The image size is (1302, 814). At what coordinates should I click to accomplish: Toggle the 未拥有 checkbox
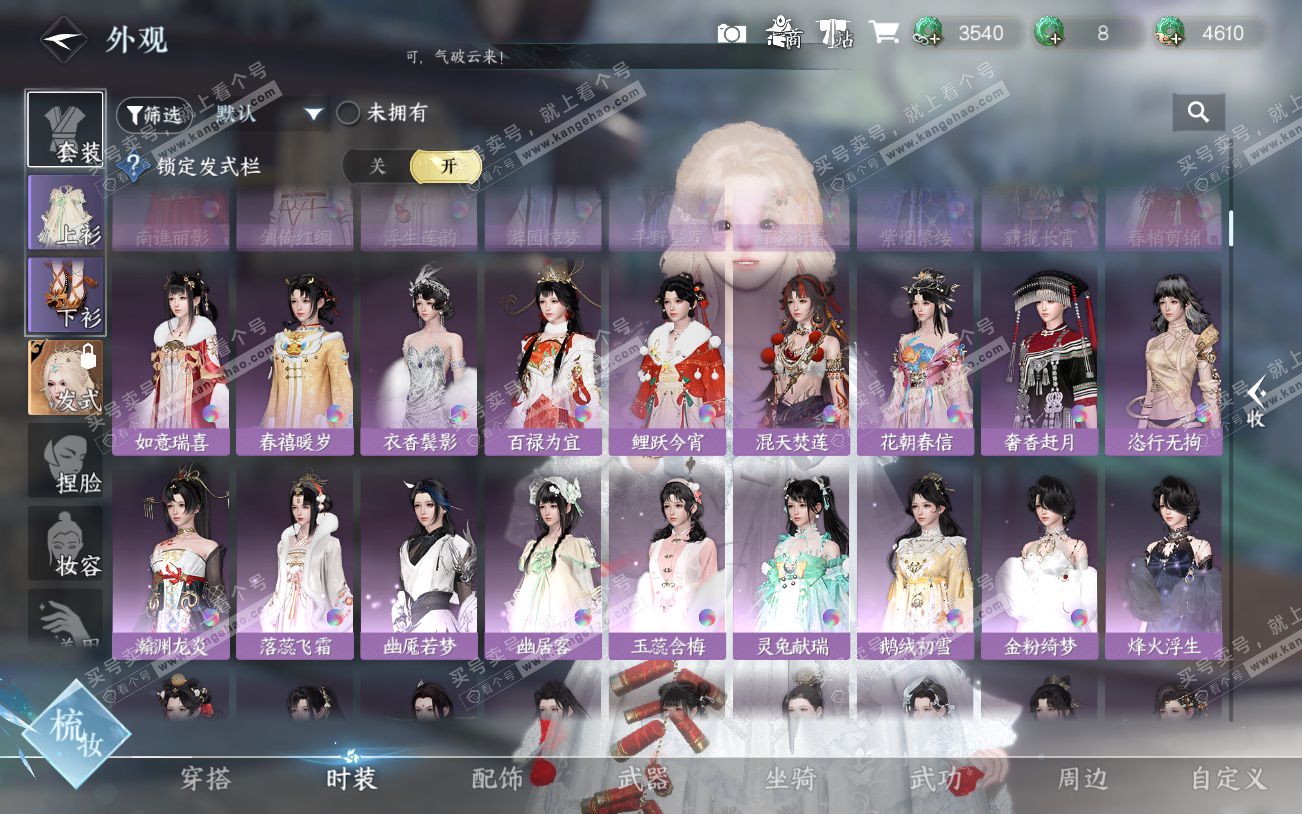pyautogui.click(x=348, y=113)
